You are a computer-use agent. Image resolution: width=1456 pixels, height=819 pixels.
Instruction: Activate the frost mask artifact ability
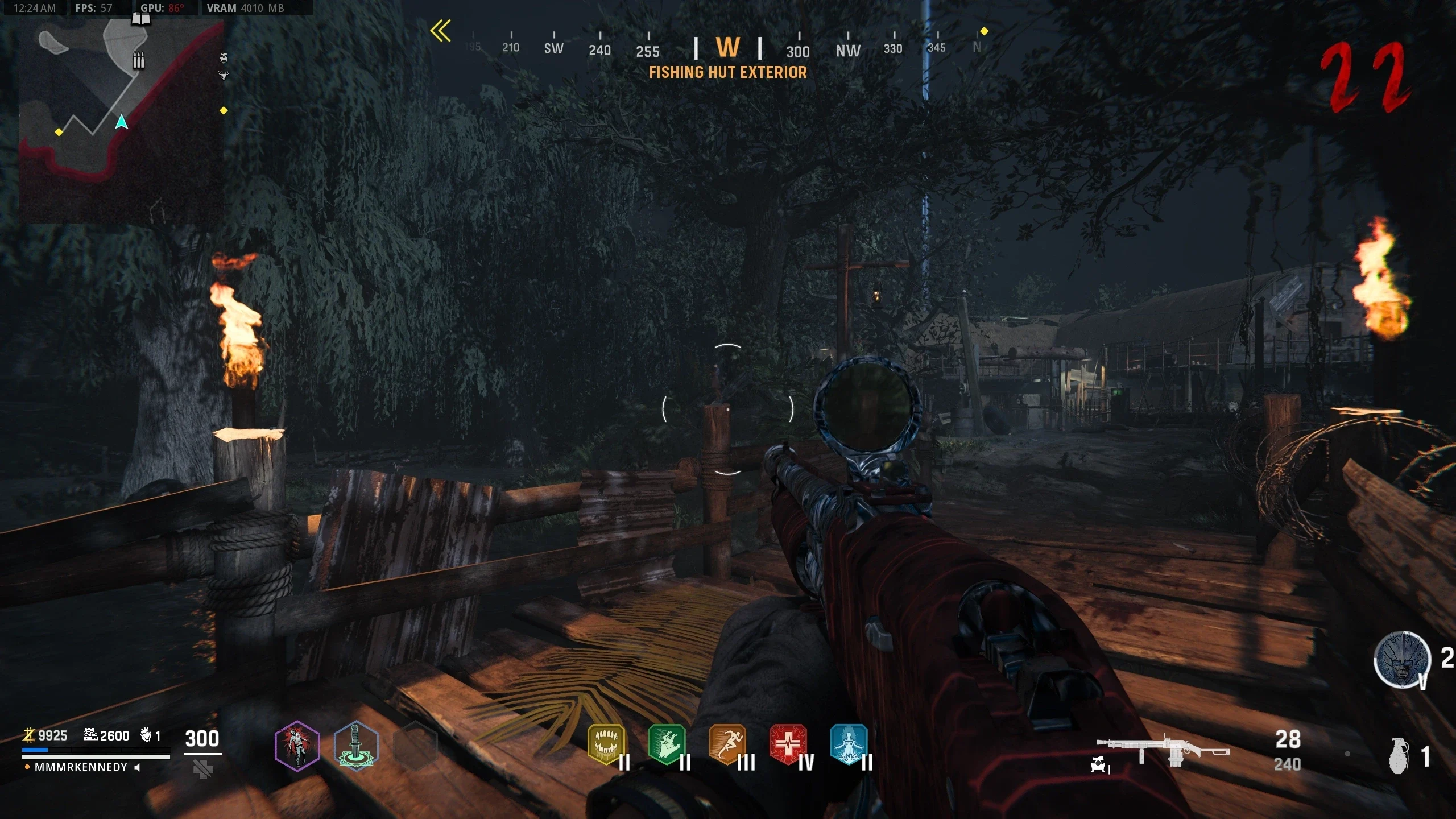1402,660
